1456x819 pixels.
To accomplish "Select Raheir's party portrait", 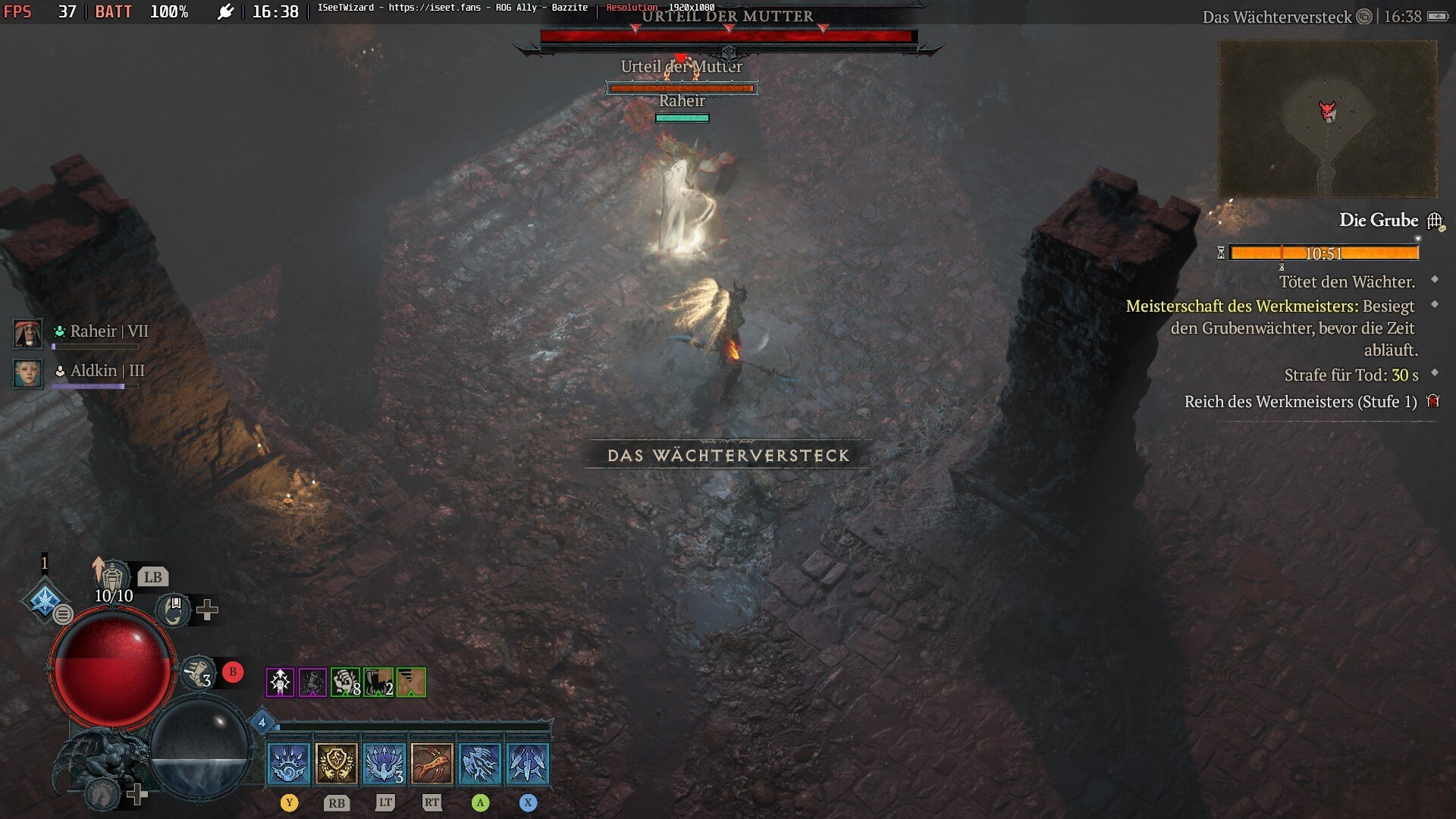I will pos(28,333).
